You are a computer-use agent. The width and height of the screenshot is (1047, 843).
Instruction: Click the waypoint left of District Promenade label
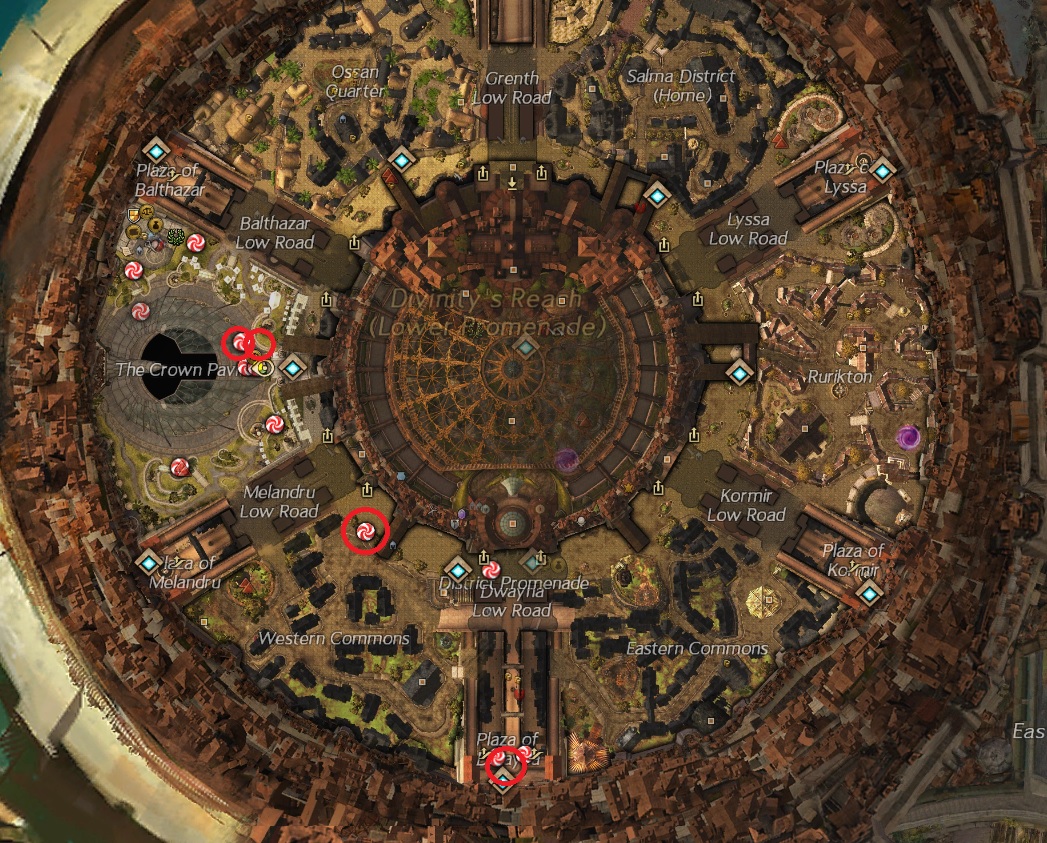point(457,568)
